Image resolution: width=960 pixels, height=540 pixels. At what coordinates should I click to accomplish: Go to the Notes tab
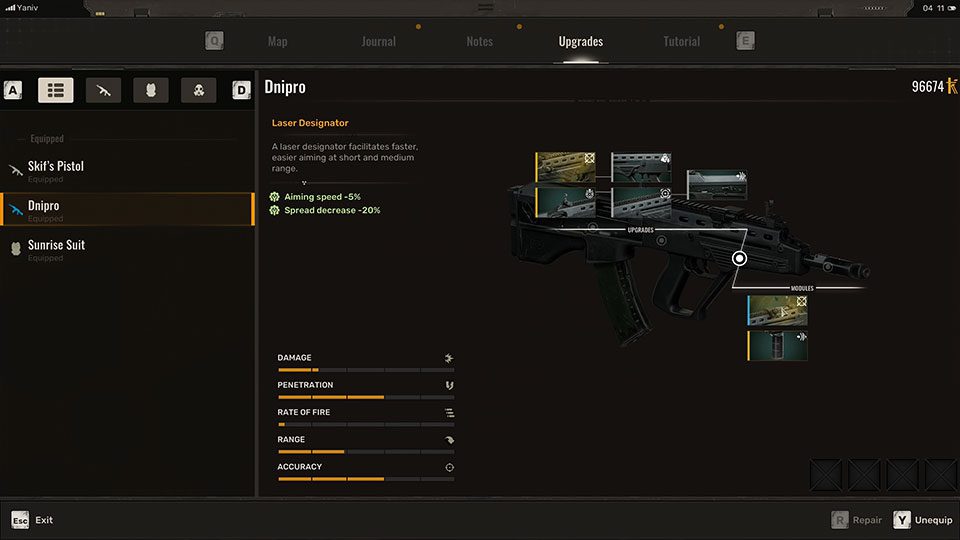coord(479,42)
